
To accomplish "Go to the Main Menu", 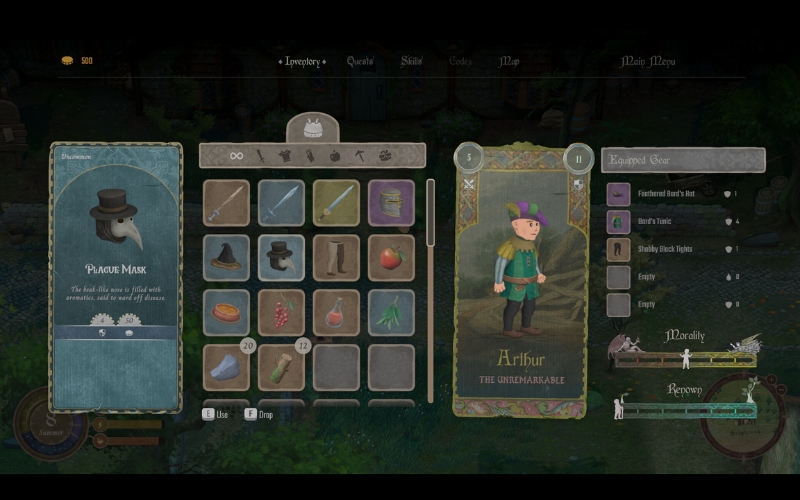I will coord(648,61).
